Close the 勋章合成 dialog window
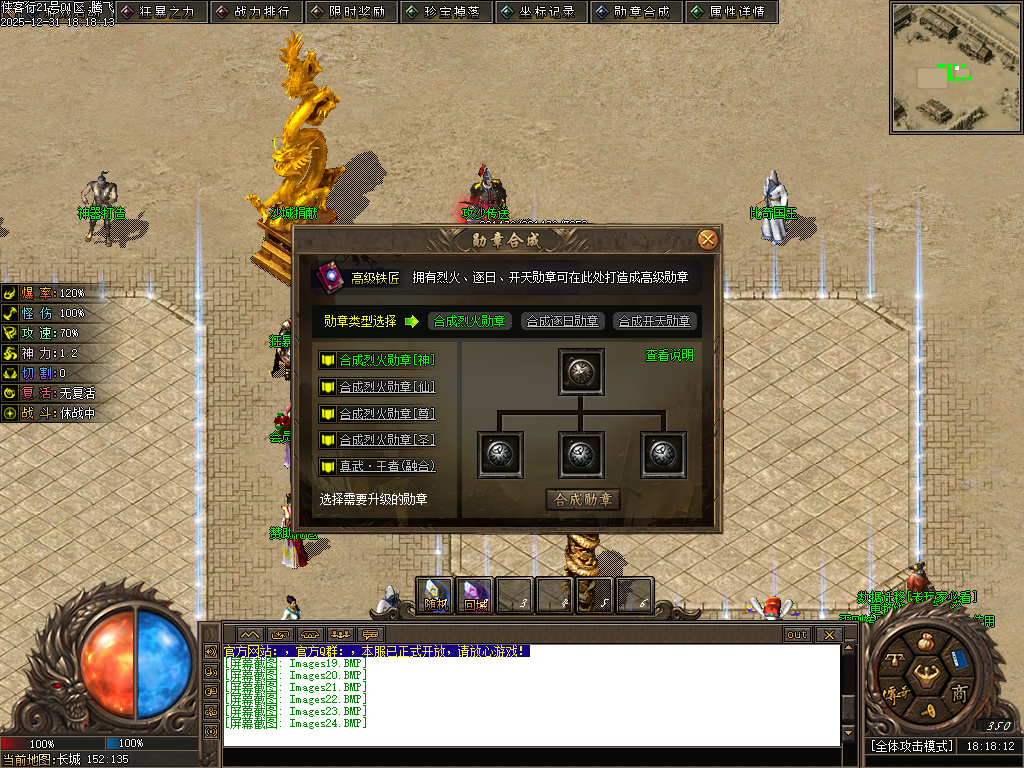This screenshot has width=1024, height=768. (708, 239)
